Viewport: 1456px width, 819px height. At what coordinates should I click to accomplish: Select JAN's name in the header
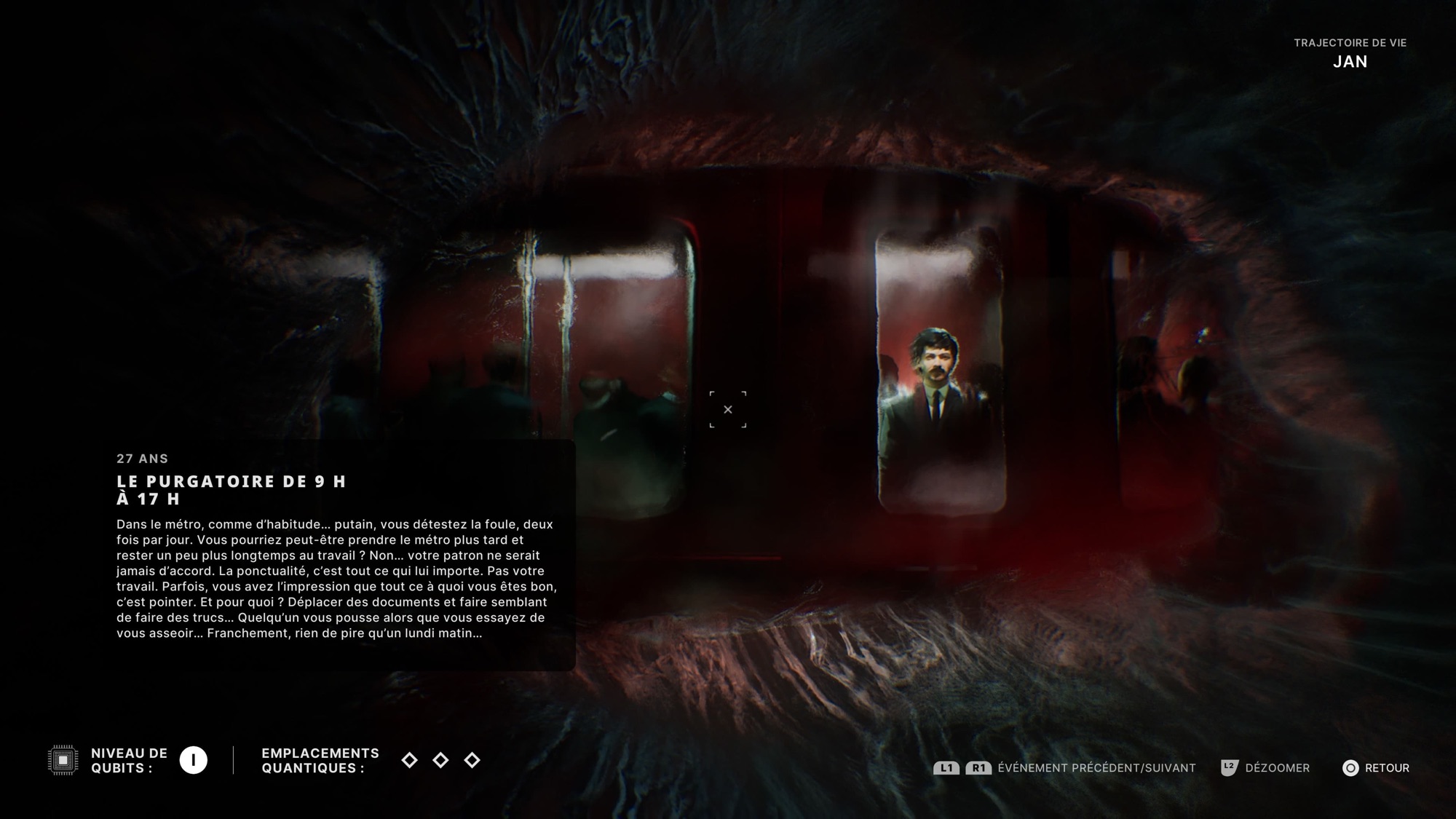[x=1350, y=62]
